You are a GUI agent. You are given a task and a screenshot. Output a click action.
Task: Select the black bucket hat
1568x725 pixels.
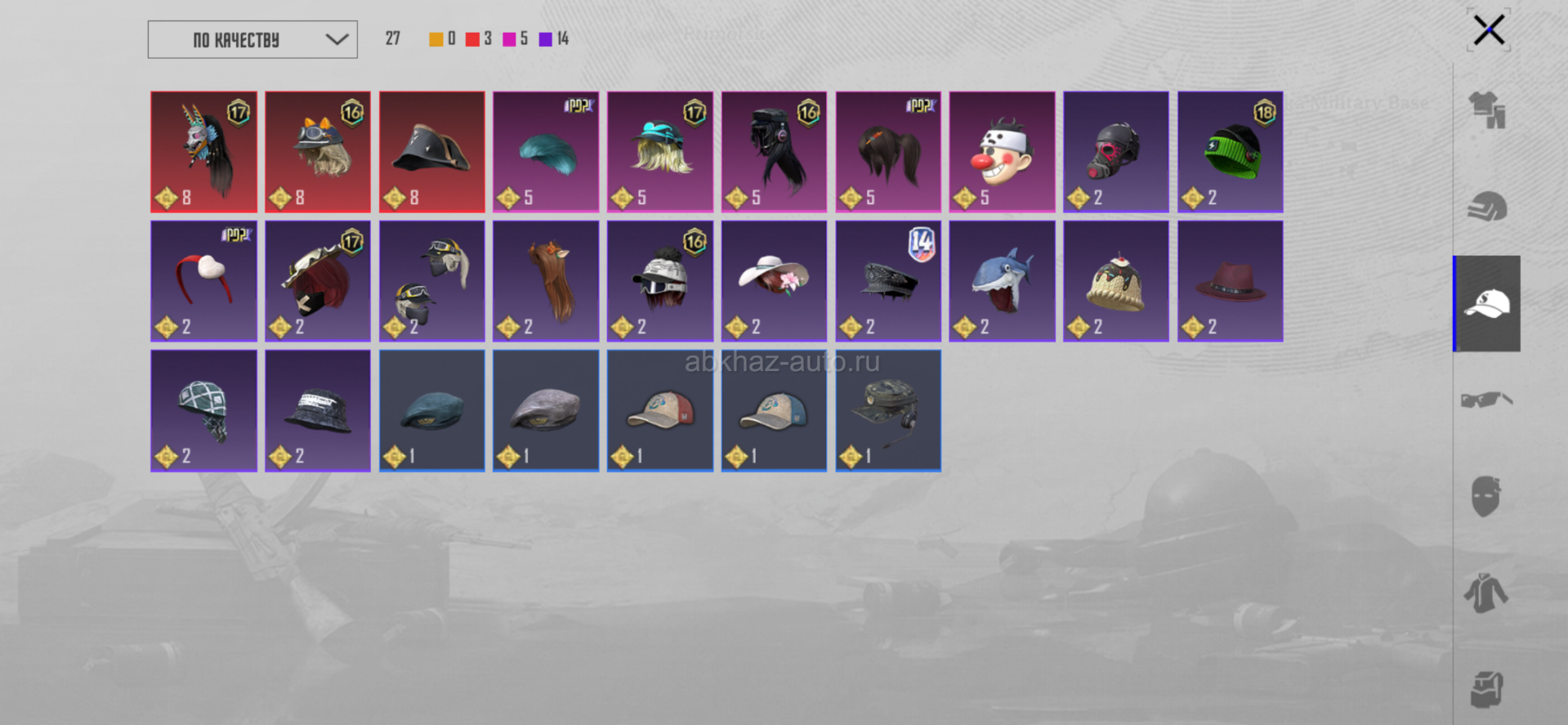click(318, 410)
